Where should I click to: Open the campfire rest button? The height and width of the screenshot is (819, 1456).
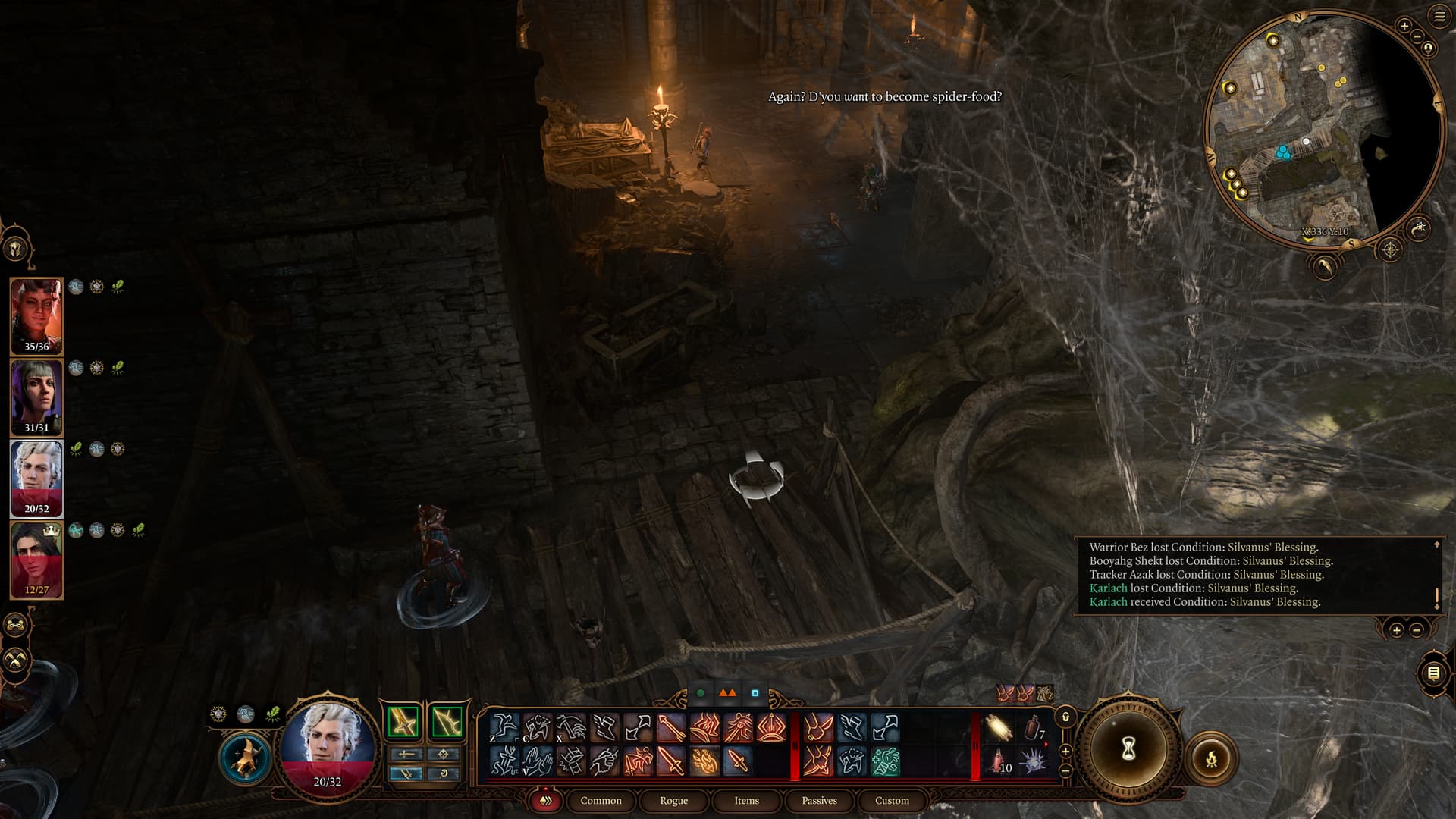tap(1211, 758)
